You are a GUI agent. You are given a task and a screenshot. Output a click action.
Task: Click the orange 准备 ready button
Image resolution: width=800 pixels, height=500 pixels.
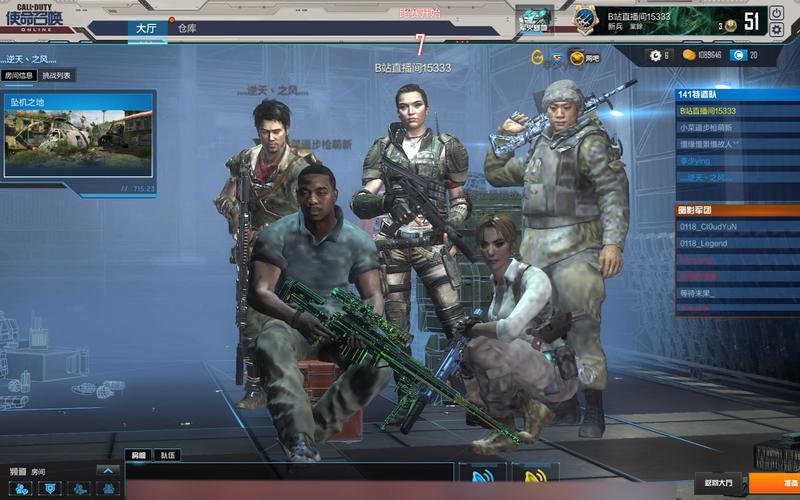[x=775, y=484]
